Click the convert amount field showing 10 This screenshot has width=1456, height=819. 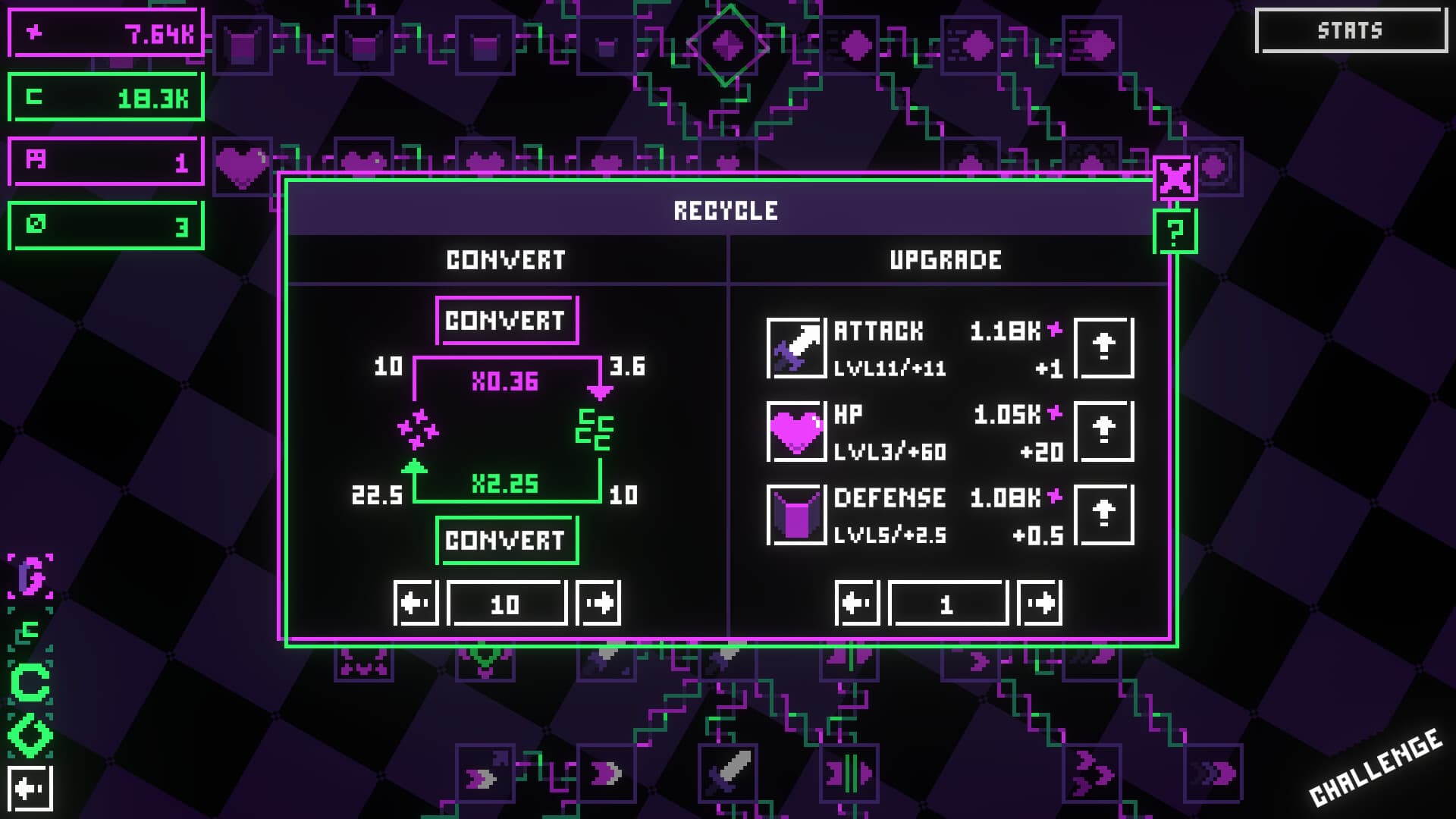pos(508,603)
